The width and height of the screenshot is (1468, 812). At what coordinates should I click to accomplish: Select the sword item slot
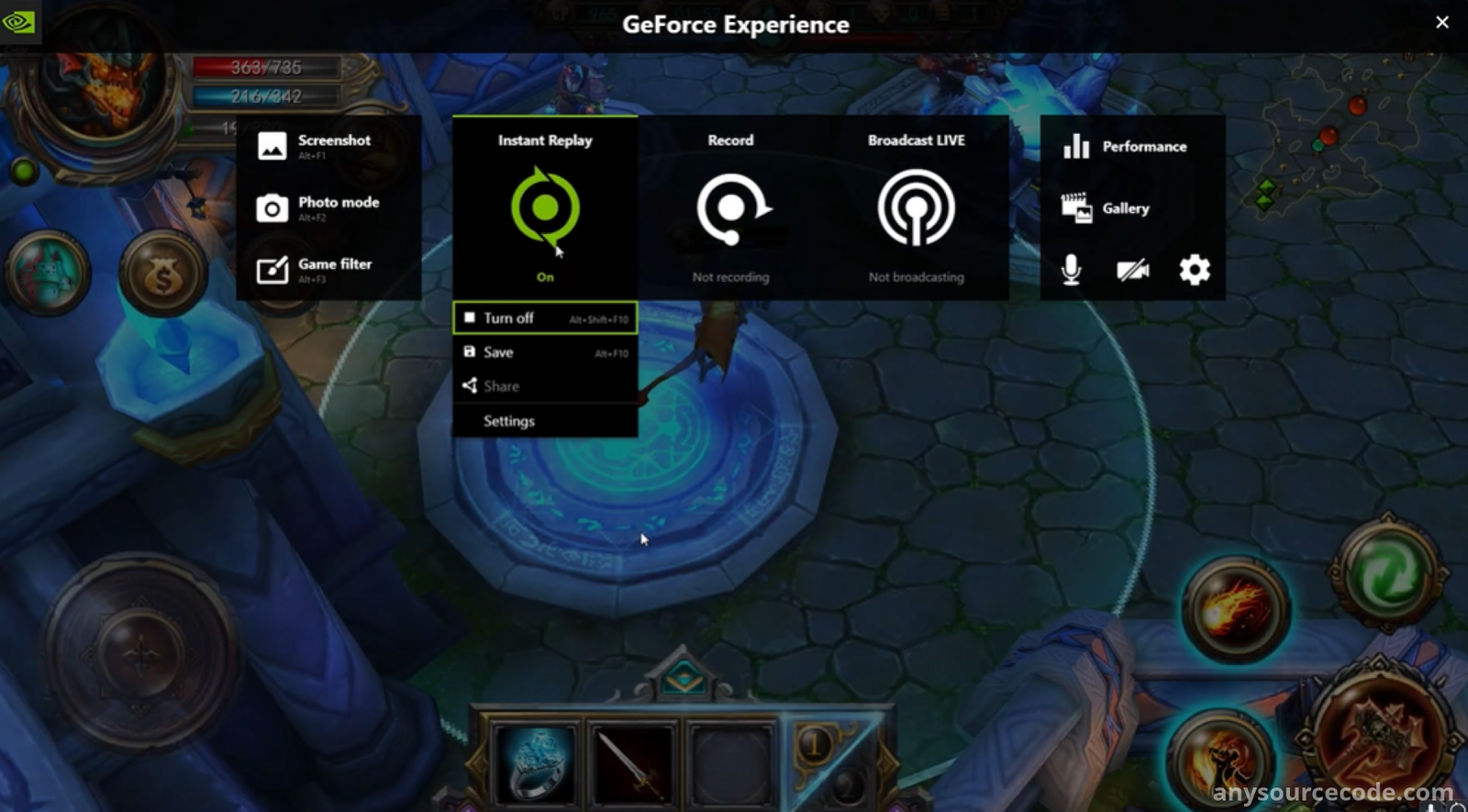point(632,762)
